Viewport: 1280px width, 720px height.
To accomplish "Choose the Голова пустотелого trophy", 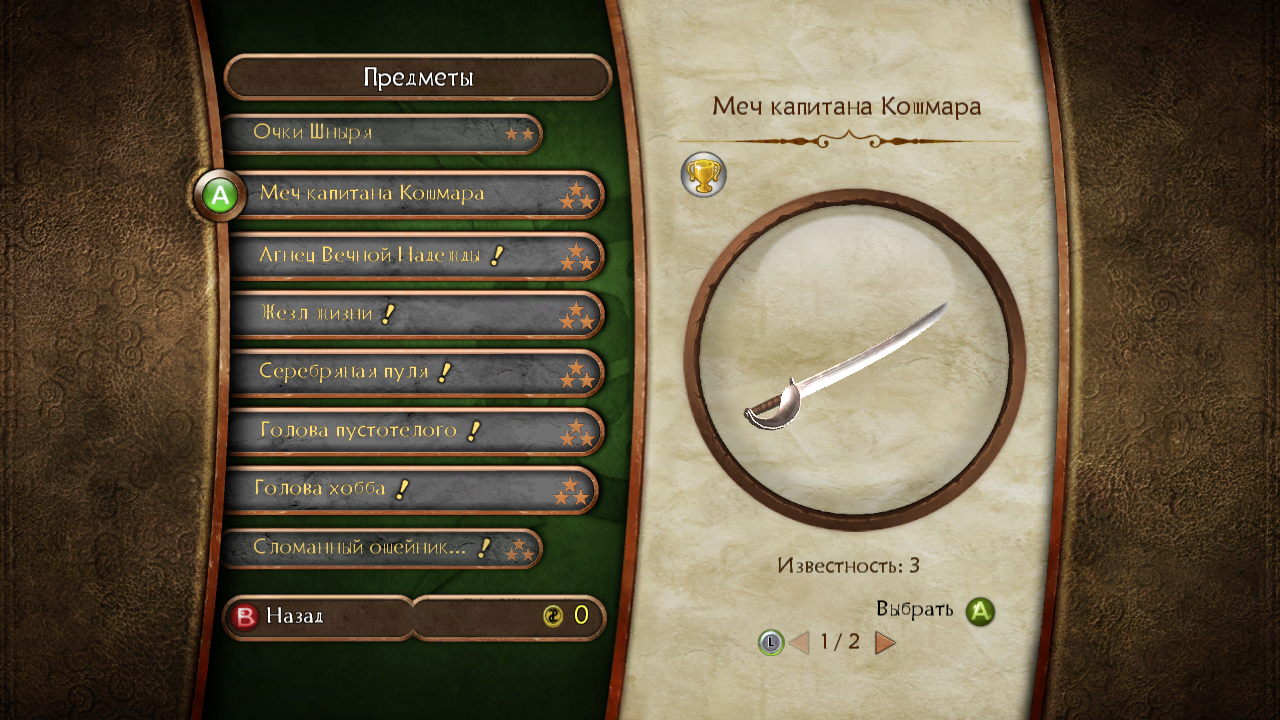I will [x=415, y=431].
